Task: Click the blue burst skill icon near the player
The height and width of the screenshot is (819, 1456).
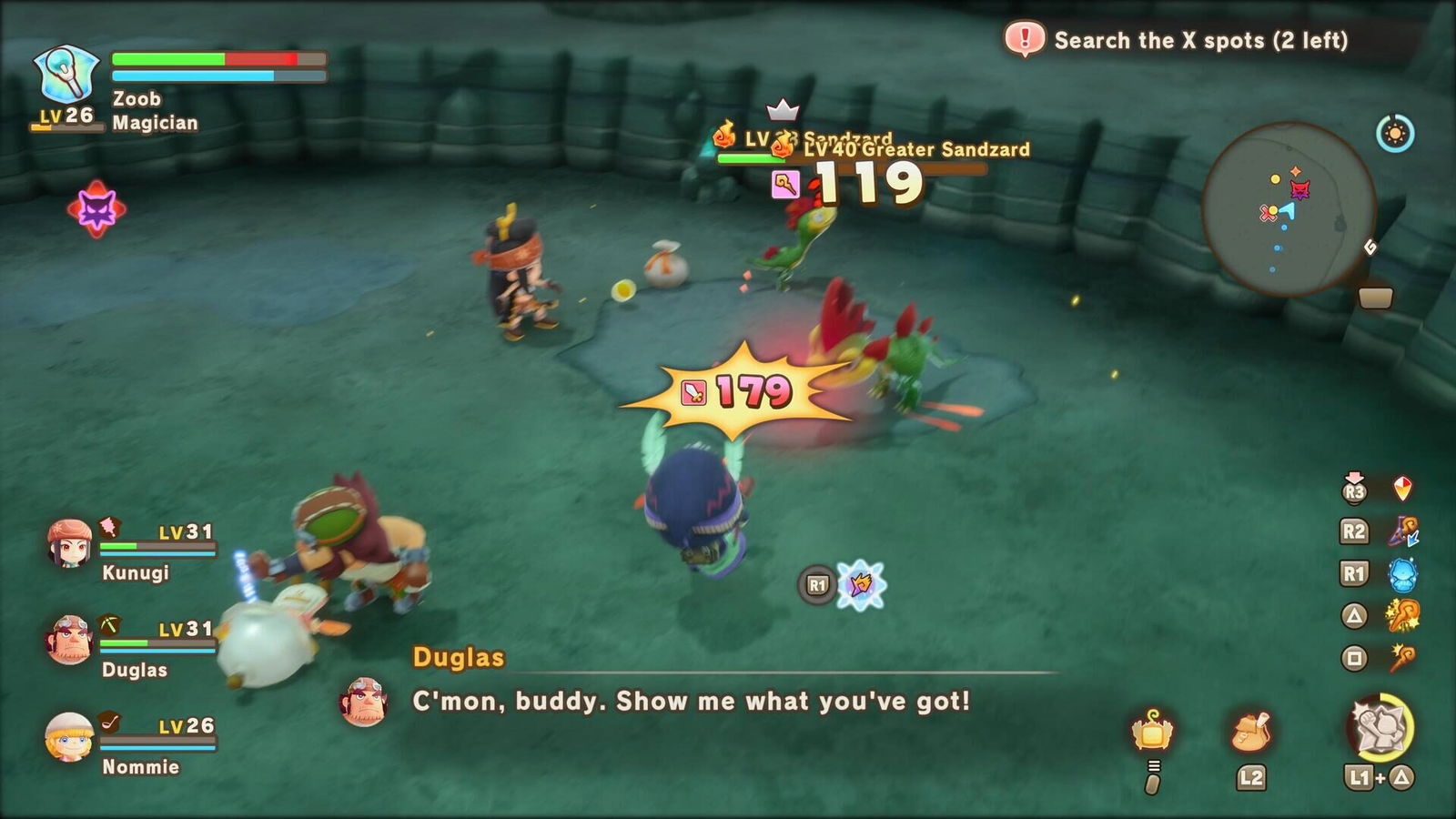Action: (861, 585)
